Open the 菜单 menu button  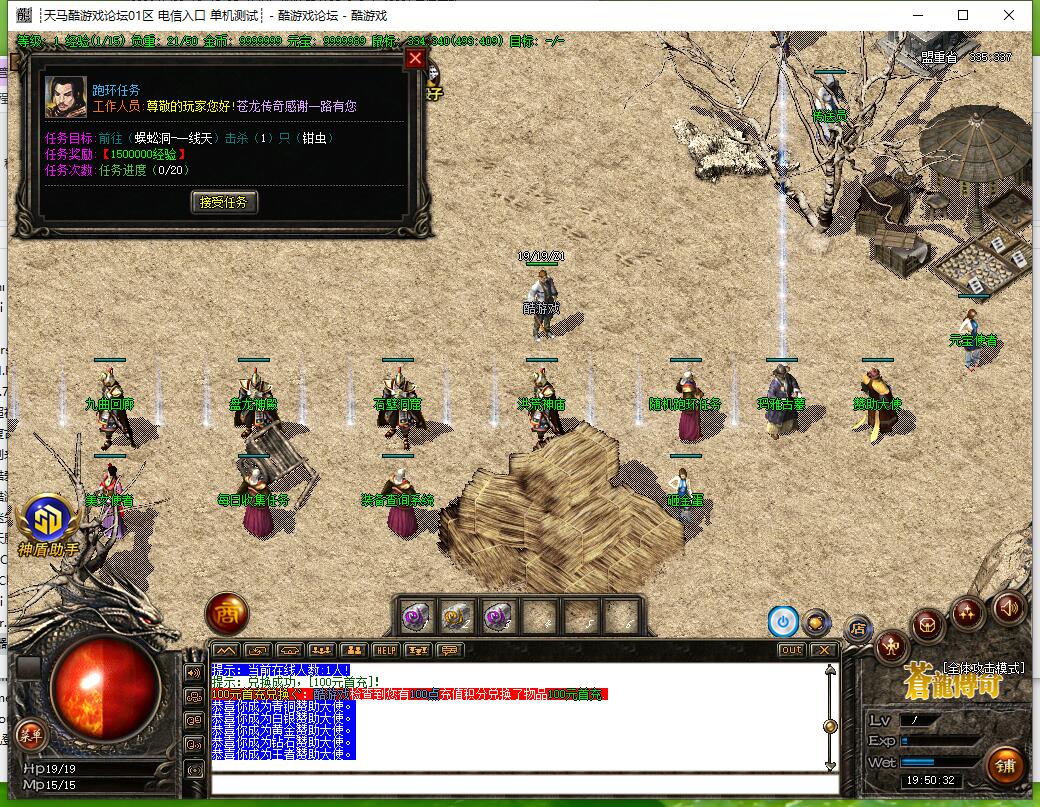pyautogui.click(x=30, y=735)
